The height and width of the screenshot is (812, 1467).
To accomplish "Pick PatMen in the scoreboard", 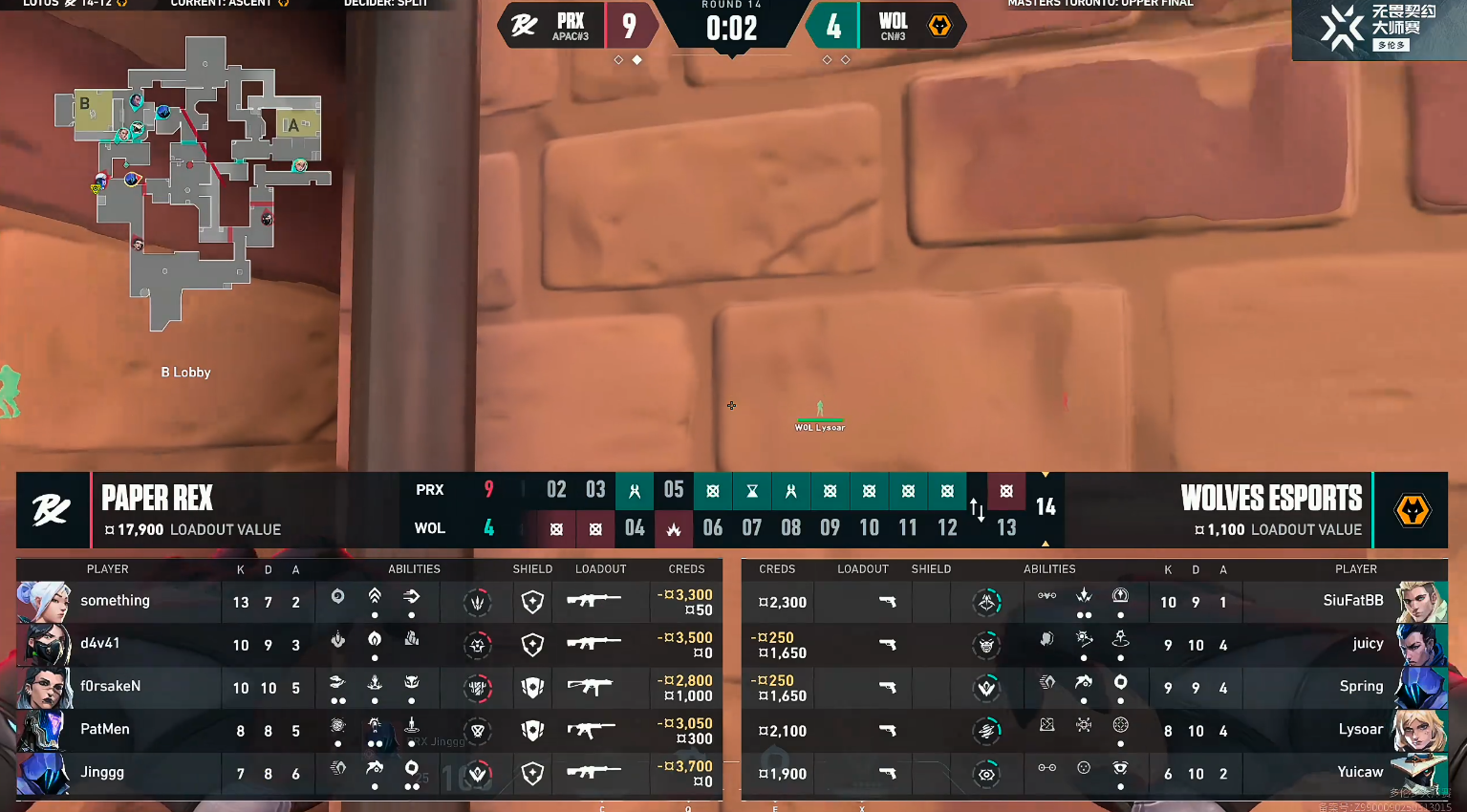I will [105, 730].
